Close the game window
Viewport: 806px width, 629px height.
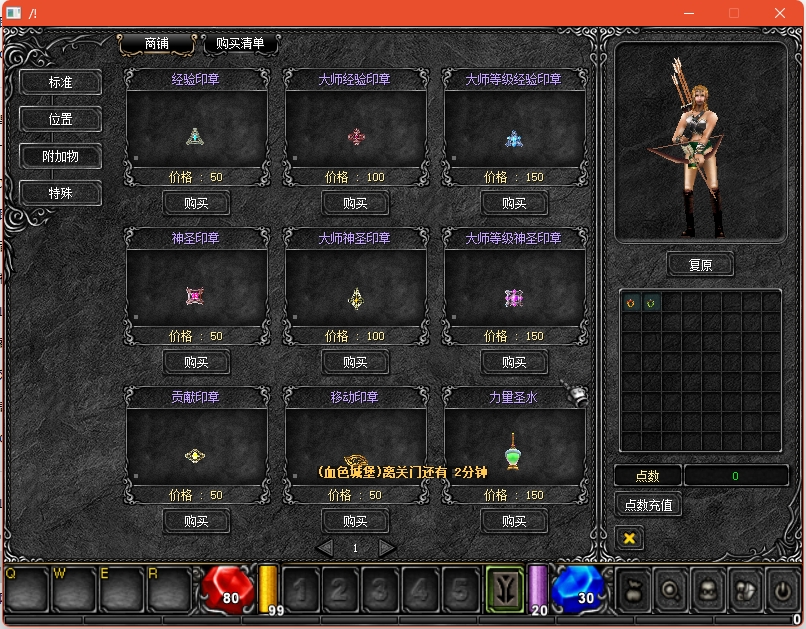(x=780, y=13)
